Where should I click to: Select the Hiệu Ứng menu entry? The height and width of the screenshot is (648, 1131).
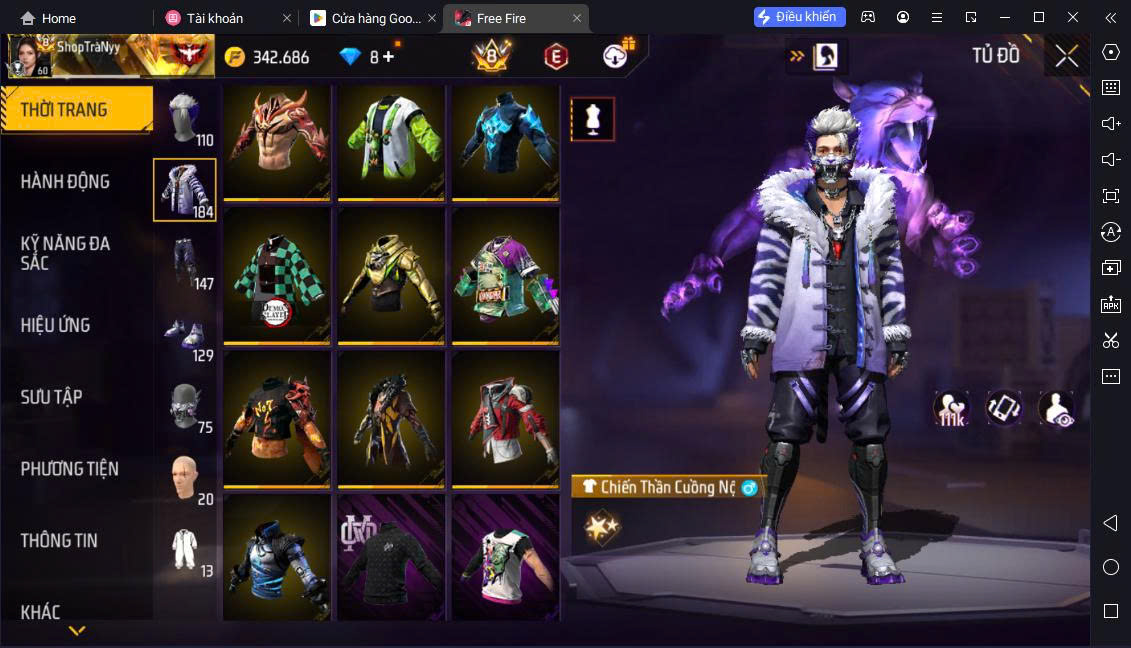click(56, 325)
